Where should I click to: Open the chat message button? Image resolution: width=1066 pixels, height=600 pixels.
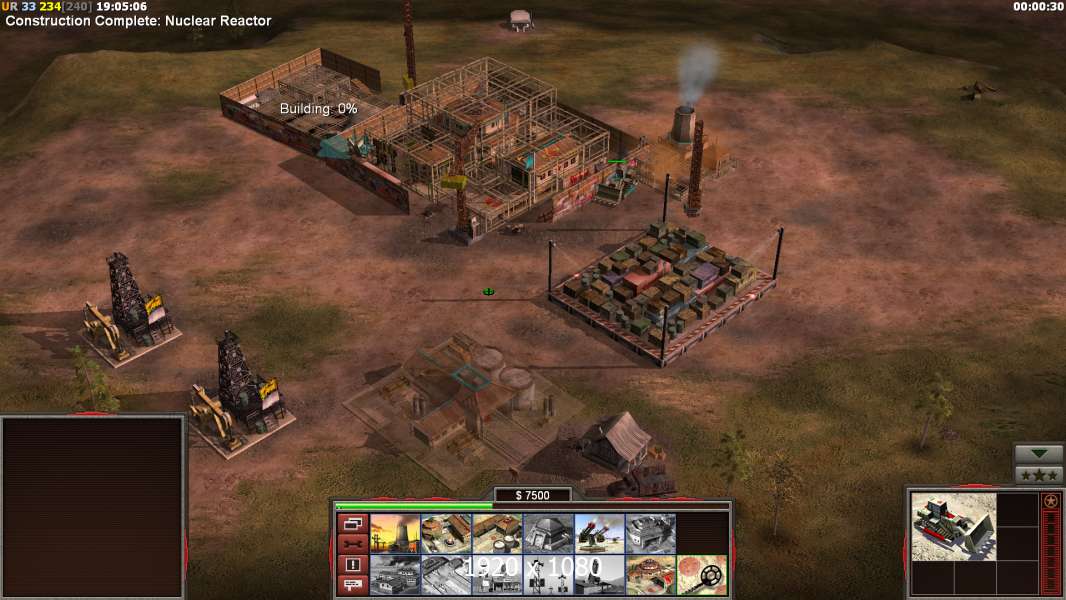(352, 586)
